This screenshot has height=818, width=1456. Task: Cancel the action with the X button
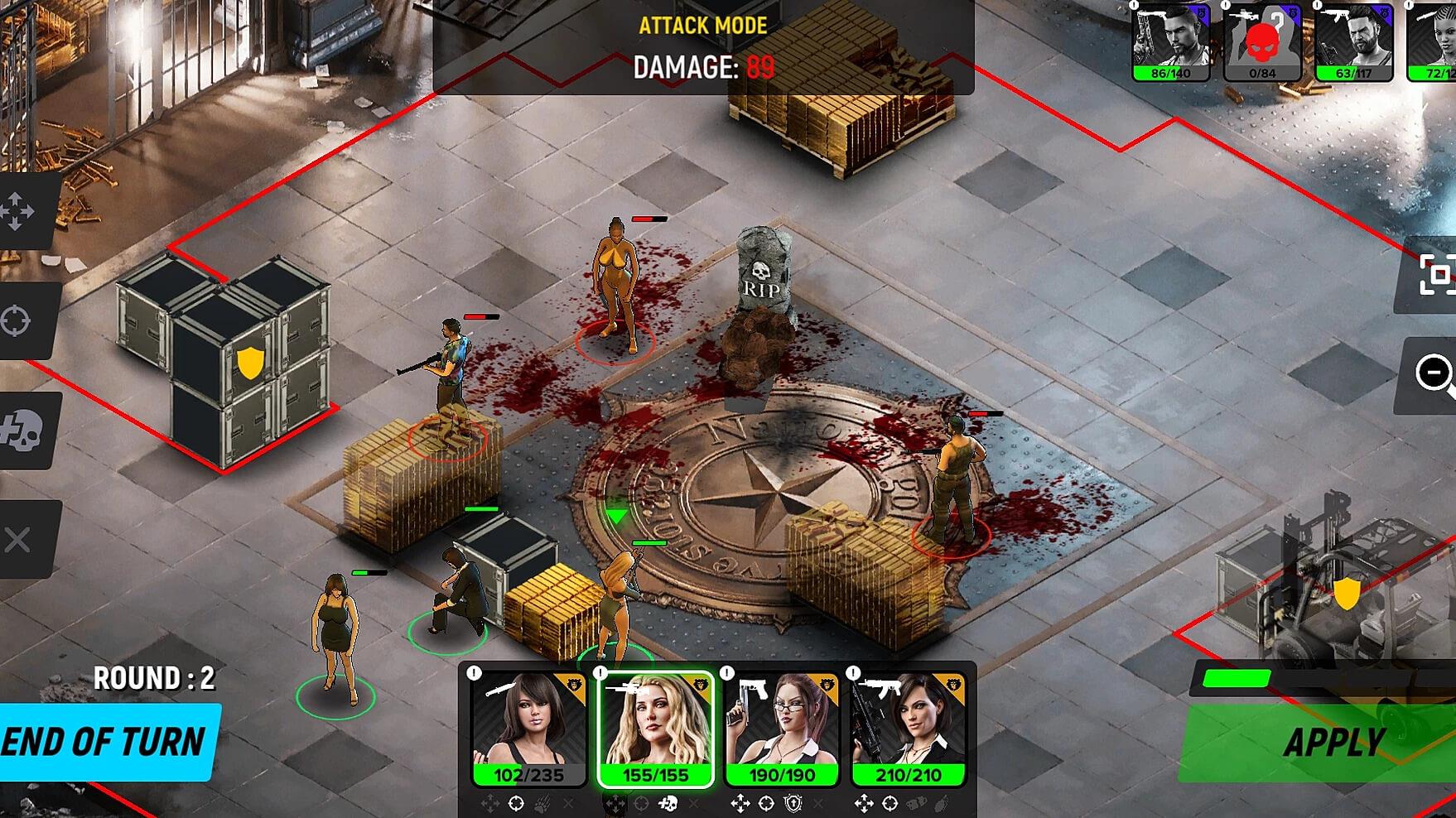18,541
